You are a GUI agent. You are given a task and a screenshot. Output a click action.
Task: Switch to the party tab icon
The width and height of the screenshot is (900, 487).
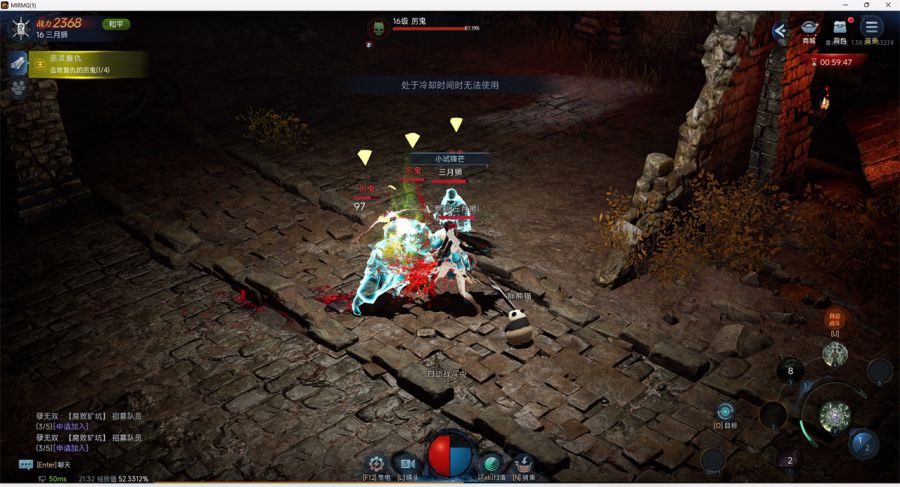[x=18, y=88]
